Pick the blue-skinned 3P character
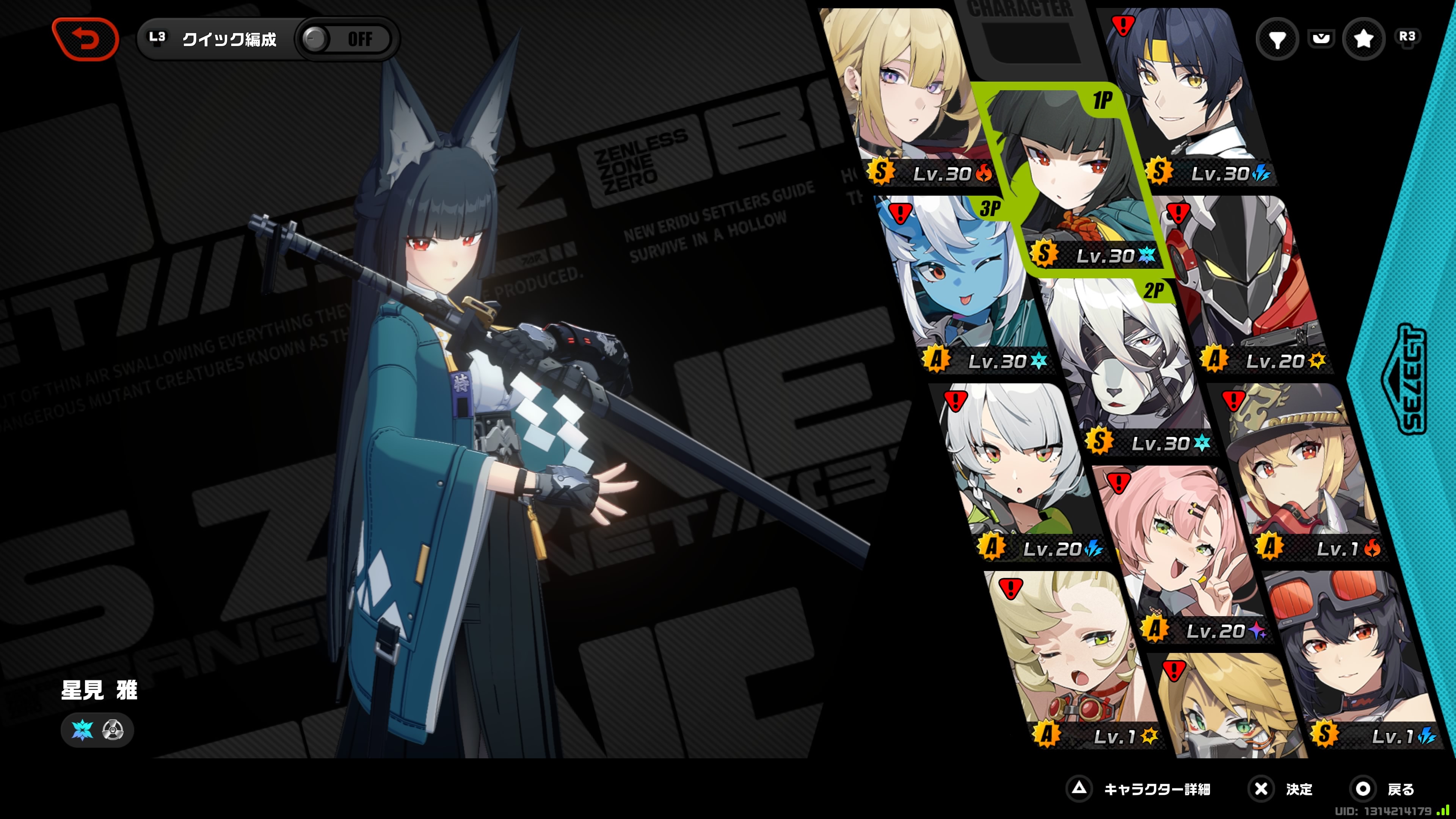Viewport: 1456px width, 819px height. click(961, 282)
